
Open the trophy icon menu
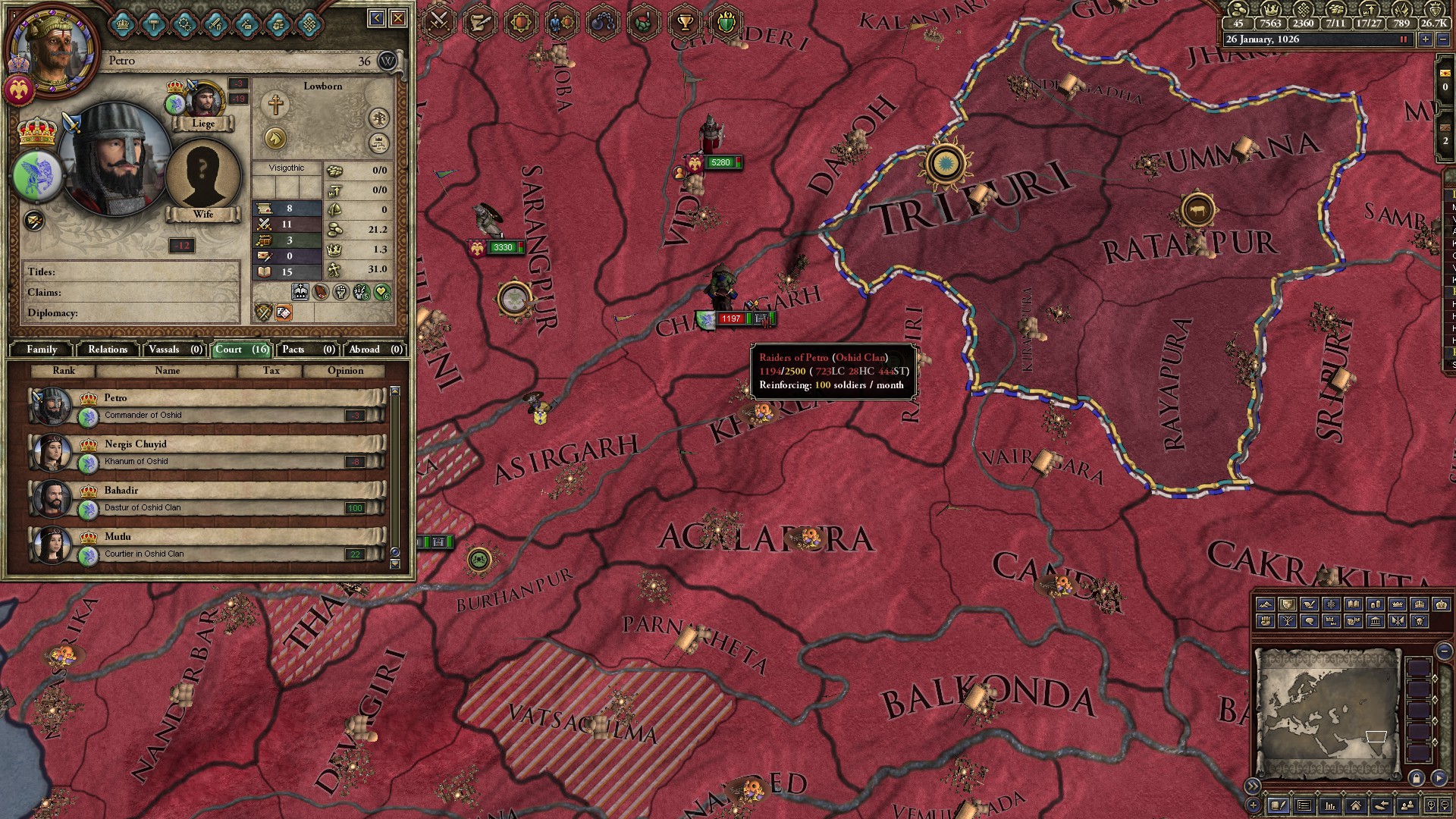pos(686,21)
